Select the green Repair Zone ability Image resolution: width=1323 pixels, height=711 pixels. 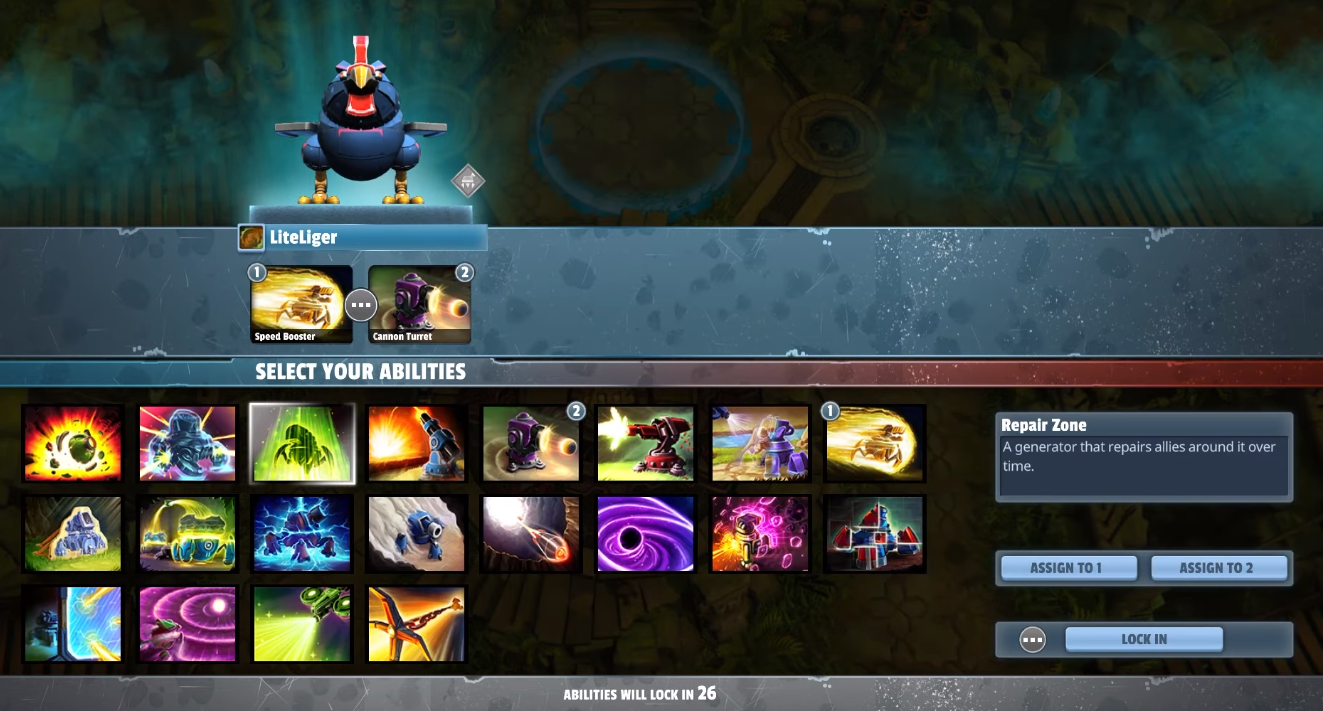tap(302, 443)
